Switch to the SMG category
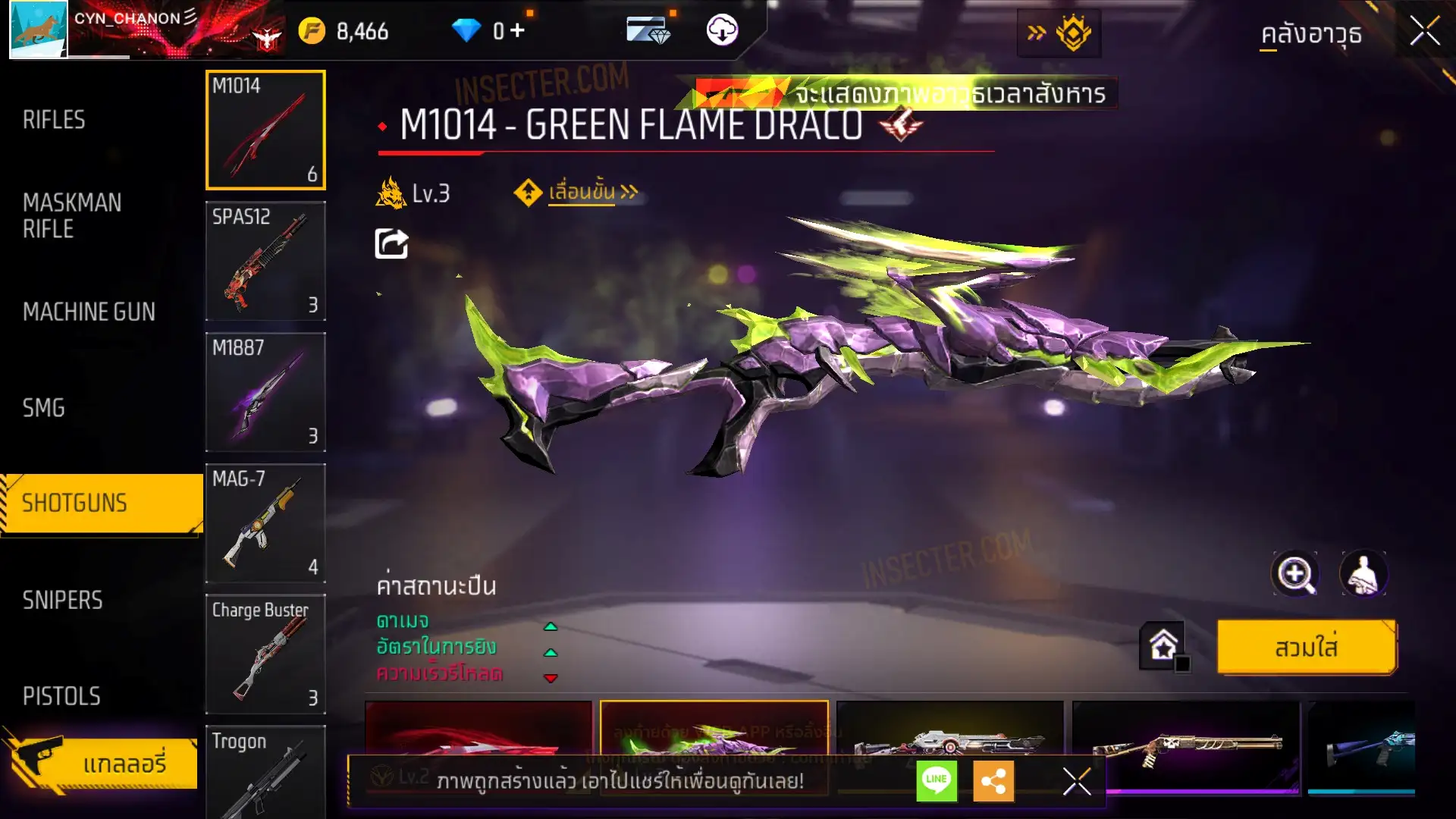 coord(44,408)
